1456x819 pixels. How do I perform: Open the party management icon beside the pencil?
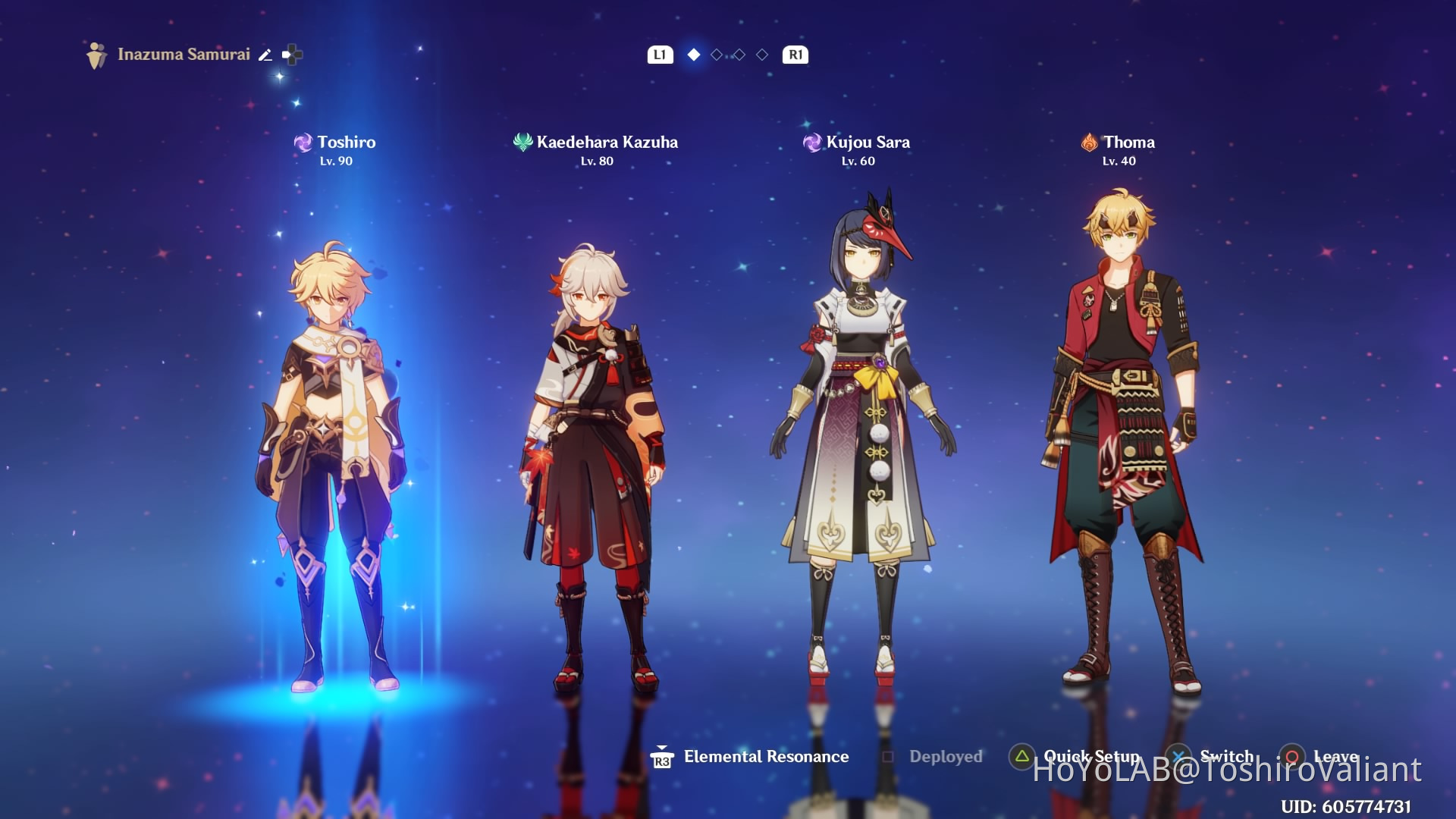pos(292,55)
